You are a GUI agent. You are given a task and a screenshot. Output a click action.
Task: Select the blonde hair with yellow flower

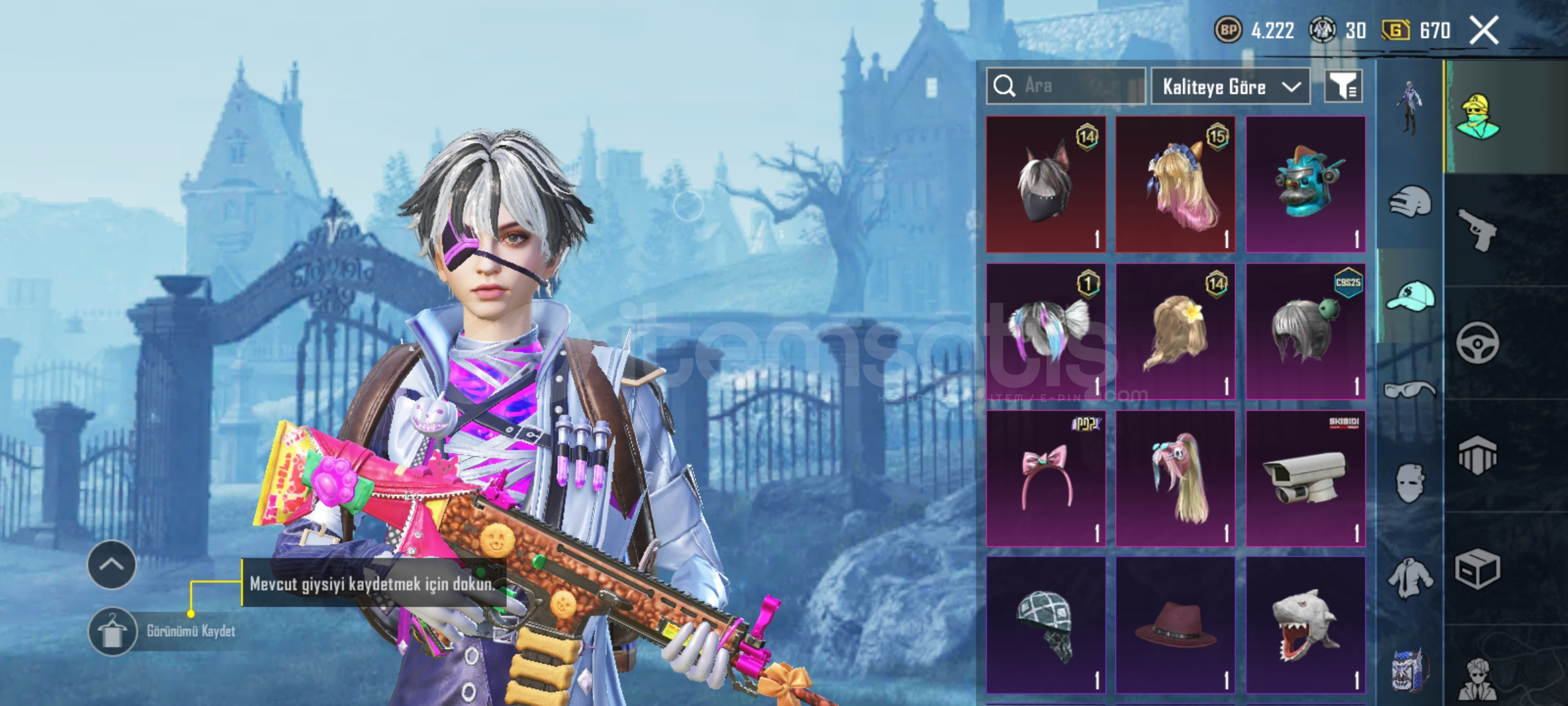click(x=1175, y=331)
